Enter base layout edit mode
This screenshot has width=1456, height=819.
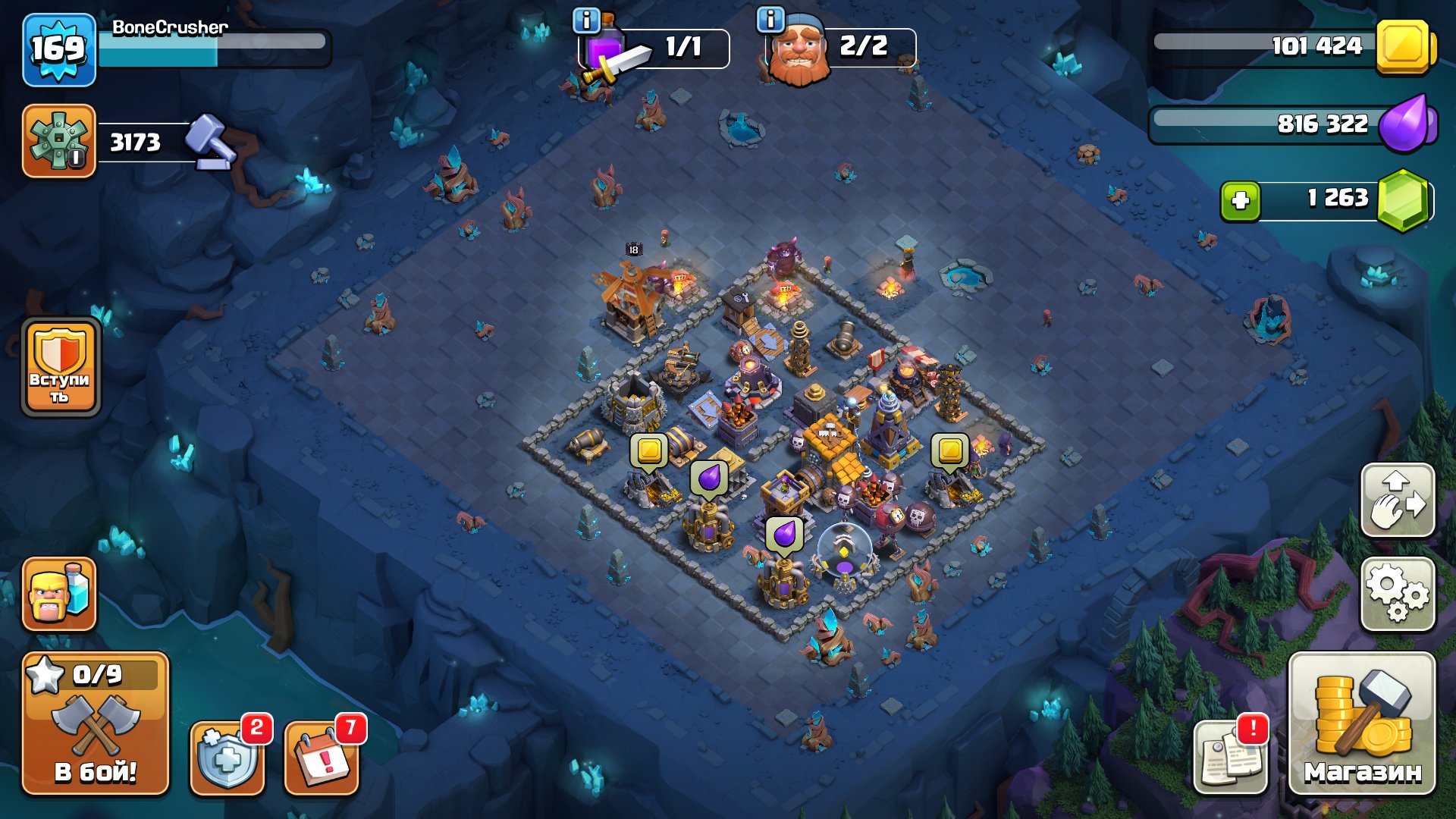pyautogui.click(x=1398, y=500)
